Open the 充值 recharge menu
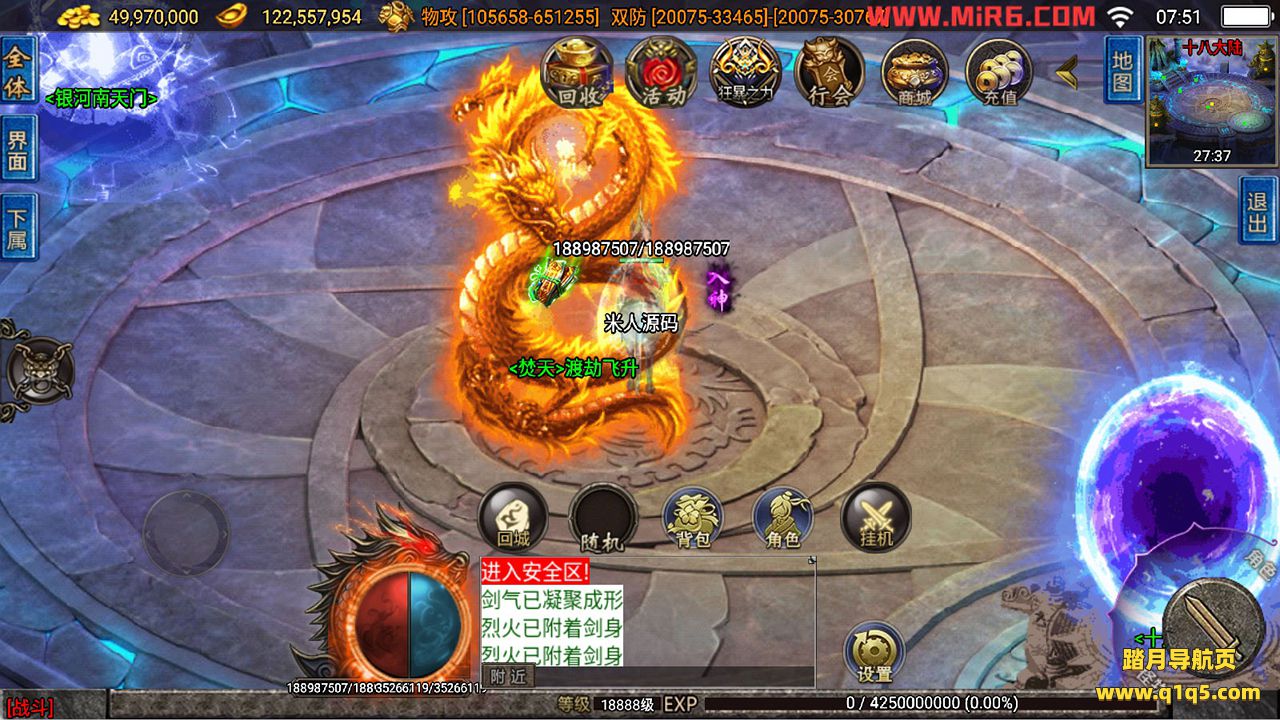 999,72
